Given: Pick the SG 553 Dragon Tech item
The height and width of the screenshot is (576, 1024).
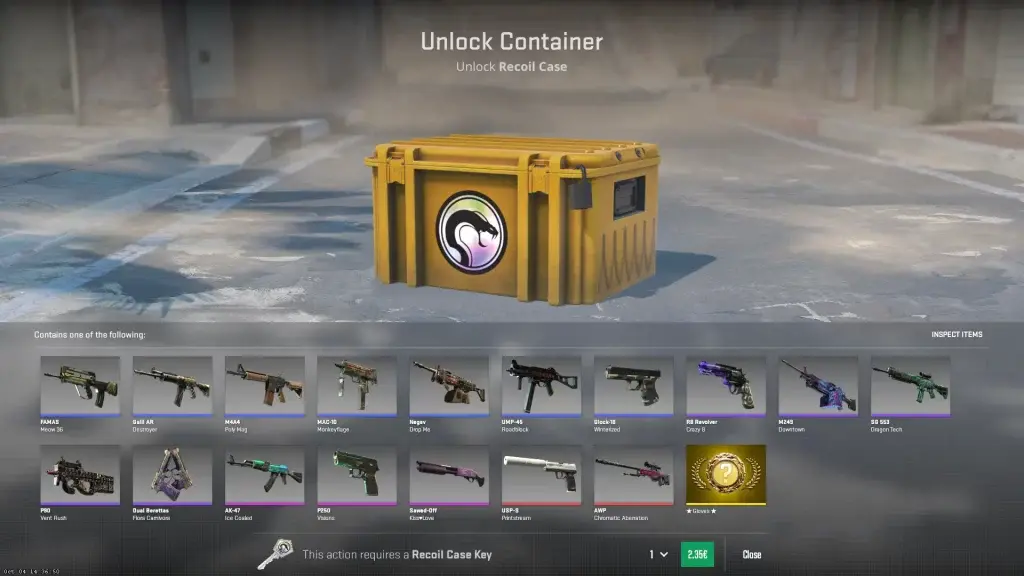Looking at the screenshot, I should click(x=910, y=385).
